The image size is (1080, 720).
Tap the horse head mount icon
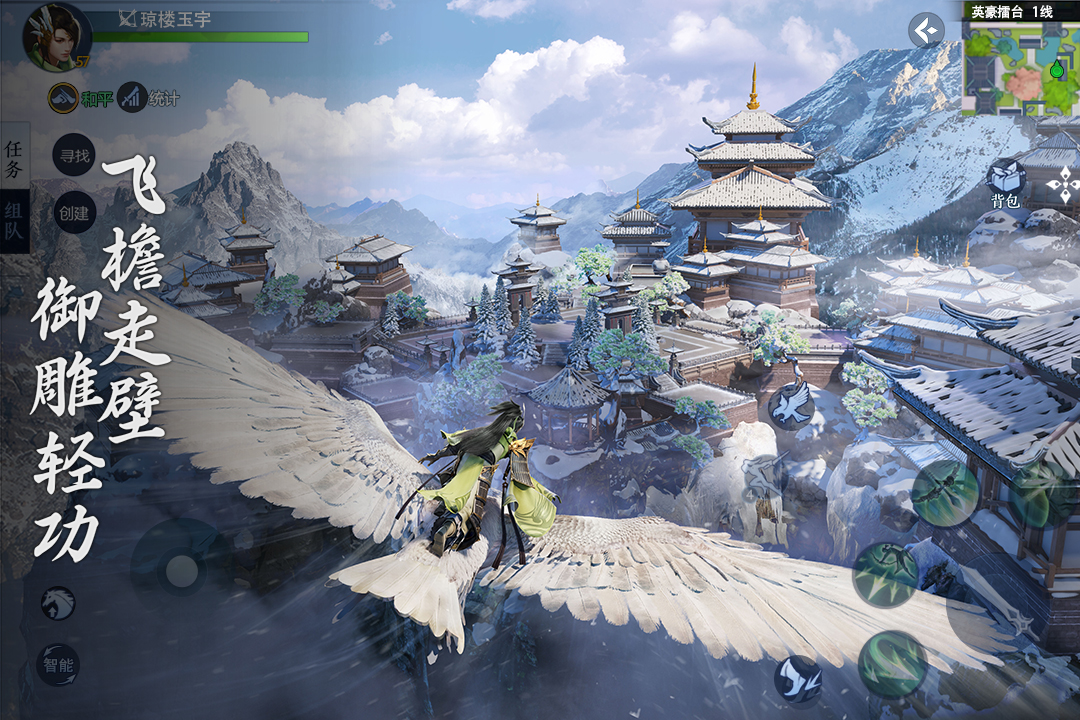click(x=58, y=603)
